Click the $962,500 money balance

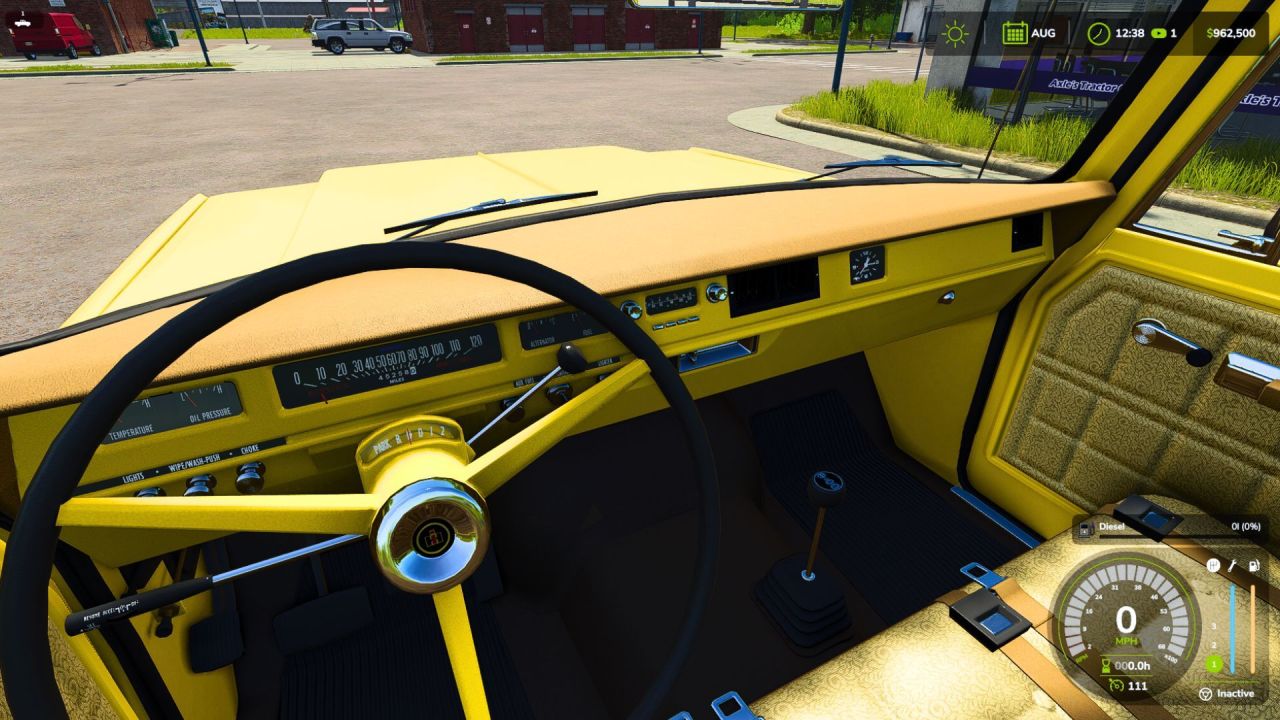point(1231,32)
